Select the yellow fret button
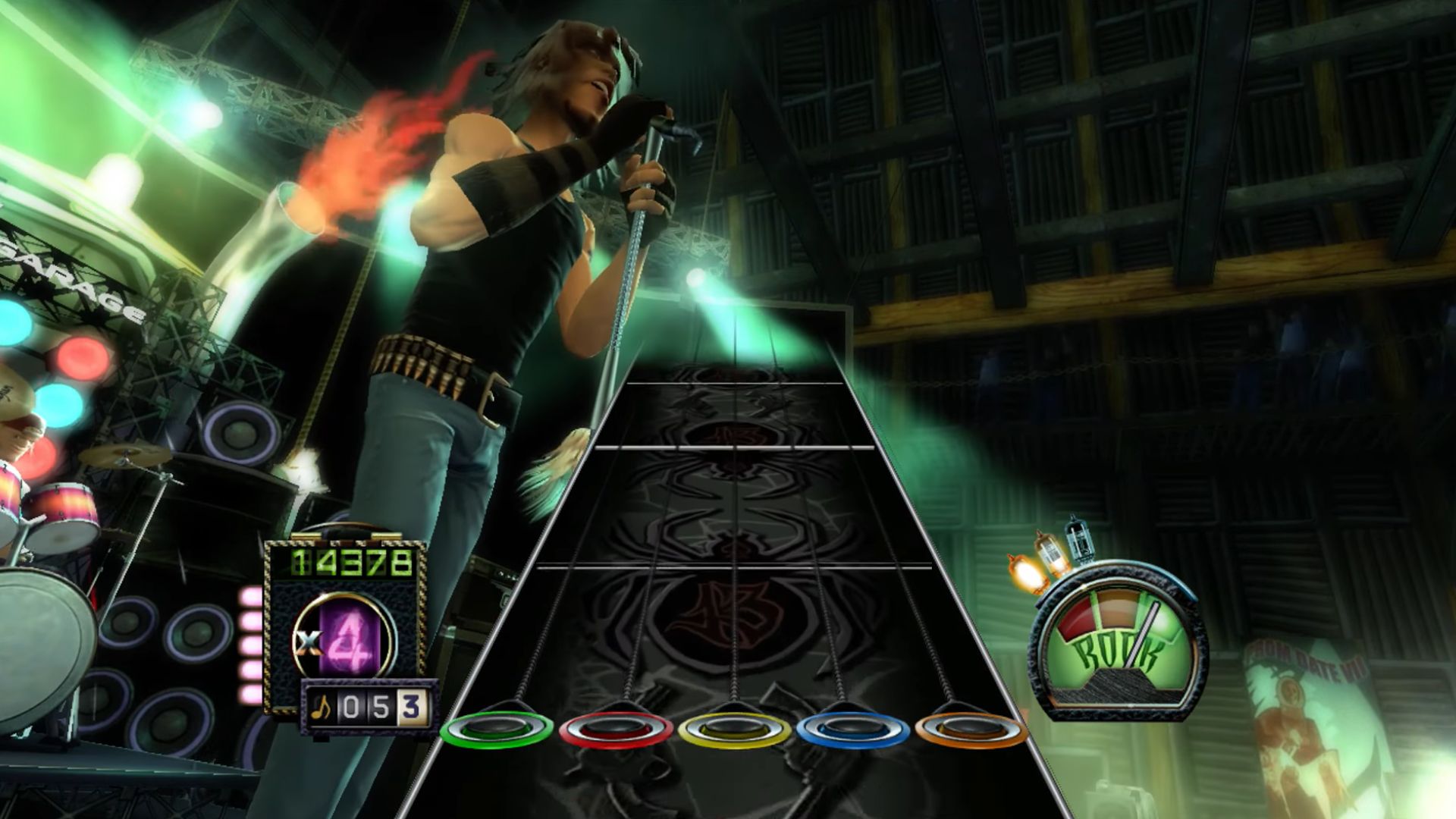Viewport: 1456px width, 819px height. tap(733, 730)
